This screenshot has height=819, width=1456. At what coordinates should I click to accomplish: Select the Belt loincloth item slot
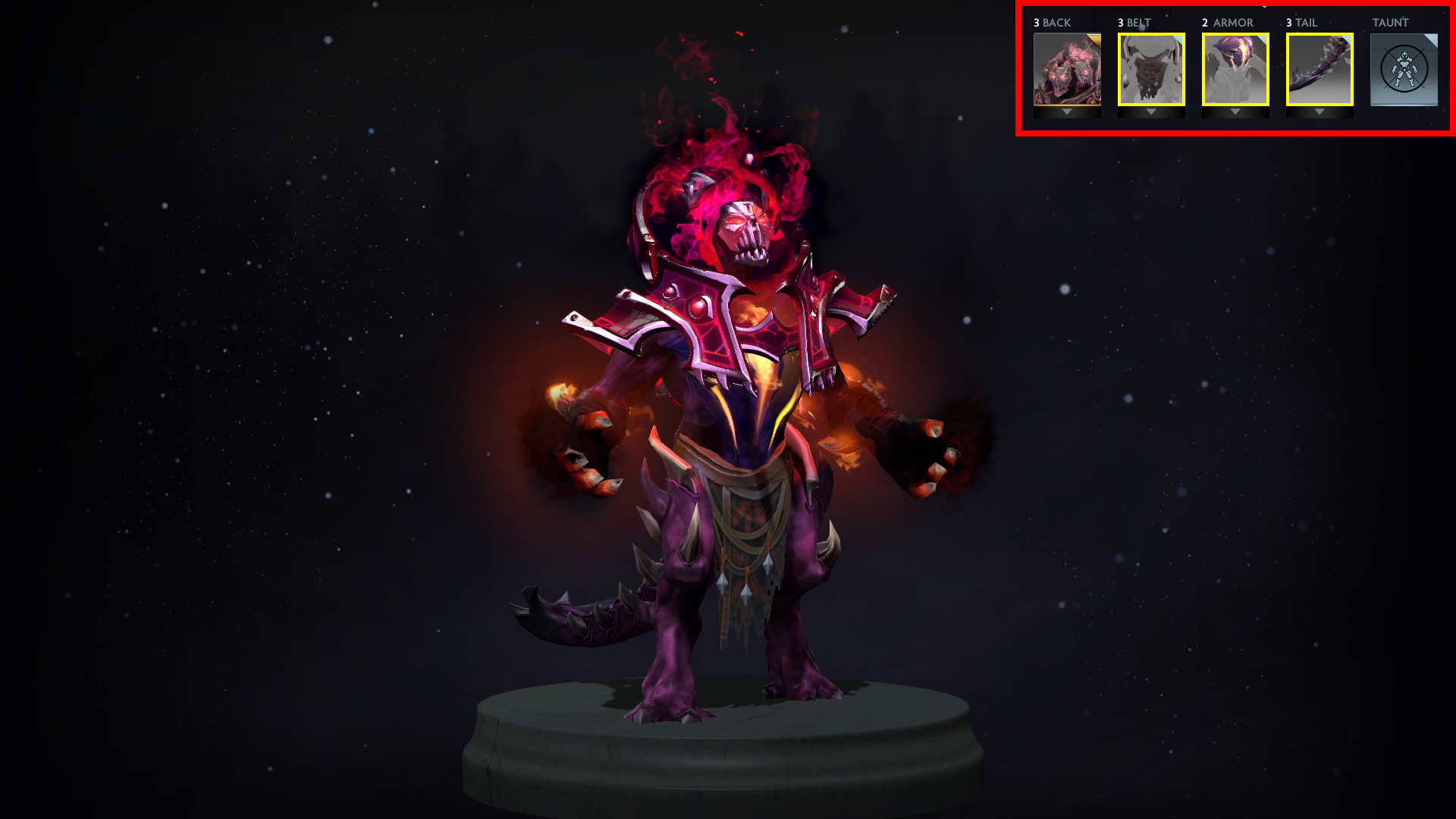1151,69
